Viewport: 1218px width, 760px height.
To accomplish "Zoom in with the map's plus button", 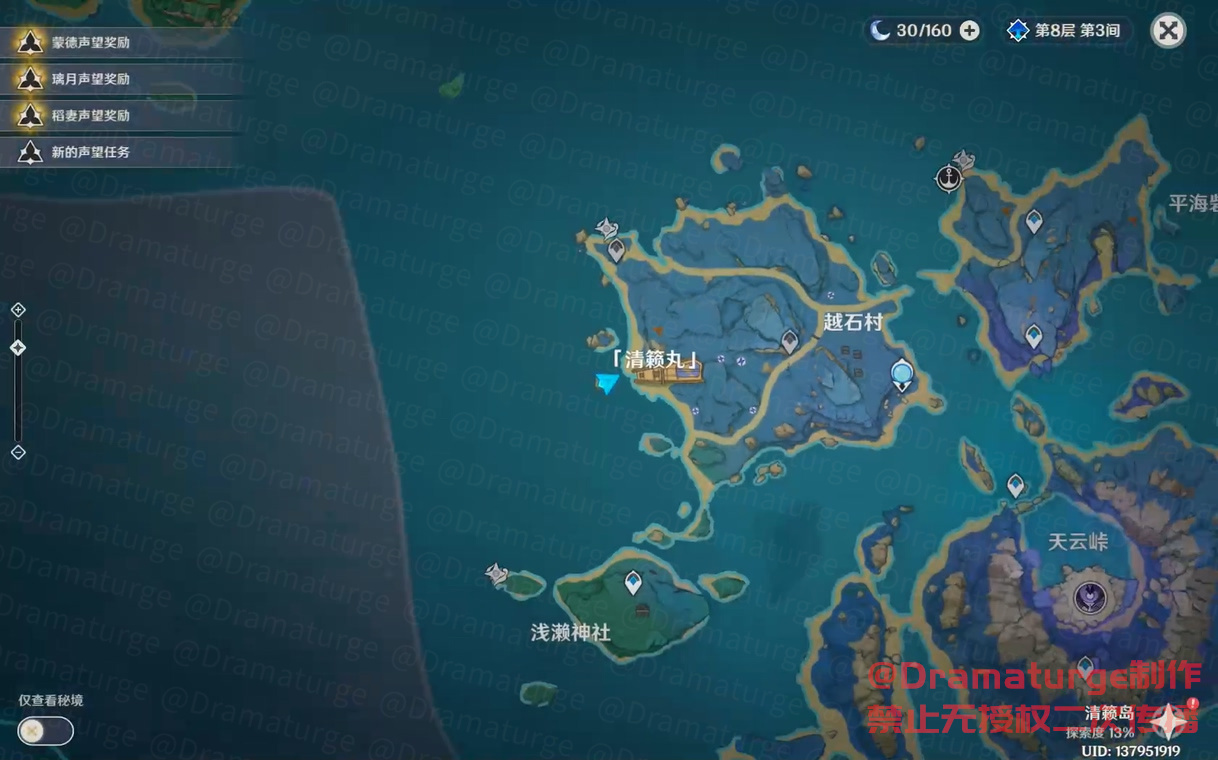I will (x=18, y=310).
